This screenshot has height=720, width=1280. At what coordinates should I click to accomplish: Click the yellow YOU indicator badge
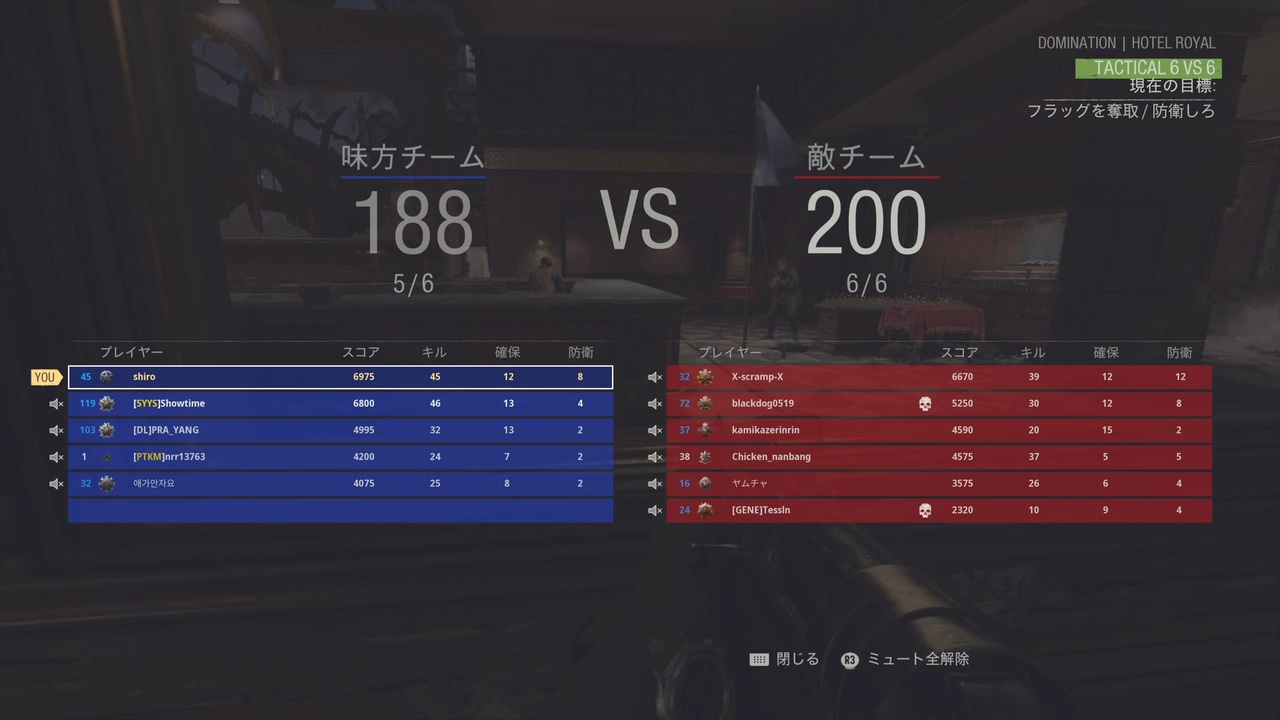(44, 376)
